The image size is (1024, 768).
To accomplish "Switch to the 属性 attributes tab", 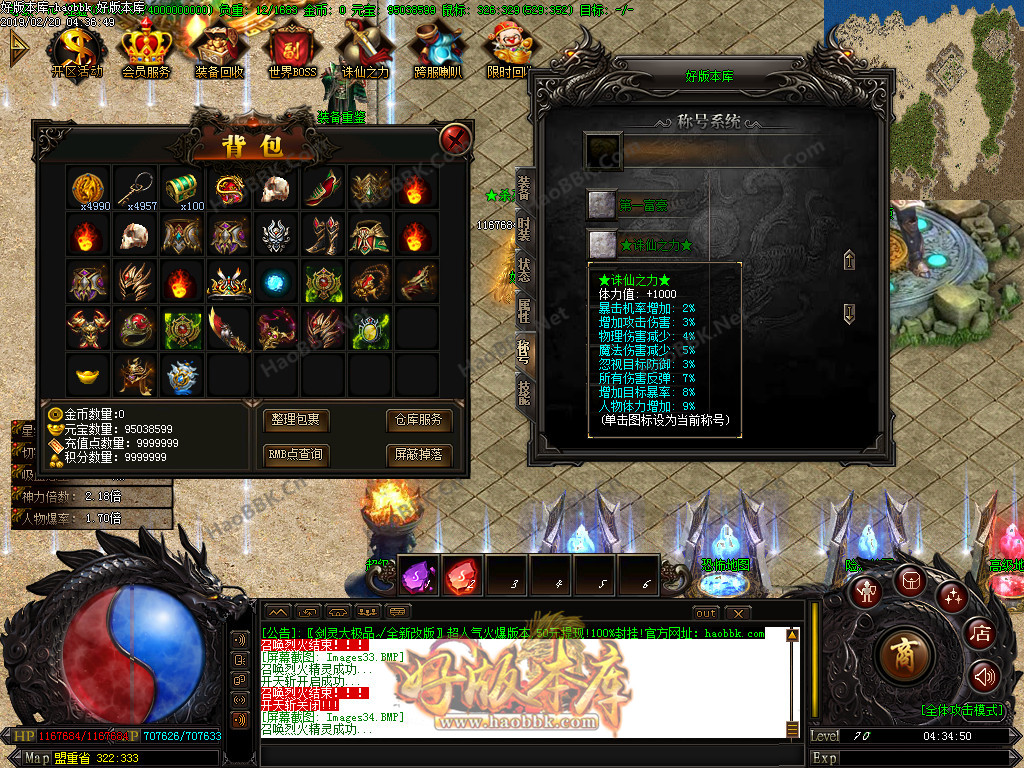I will [x=524, y=309].
